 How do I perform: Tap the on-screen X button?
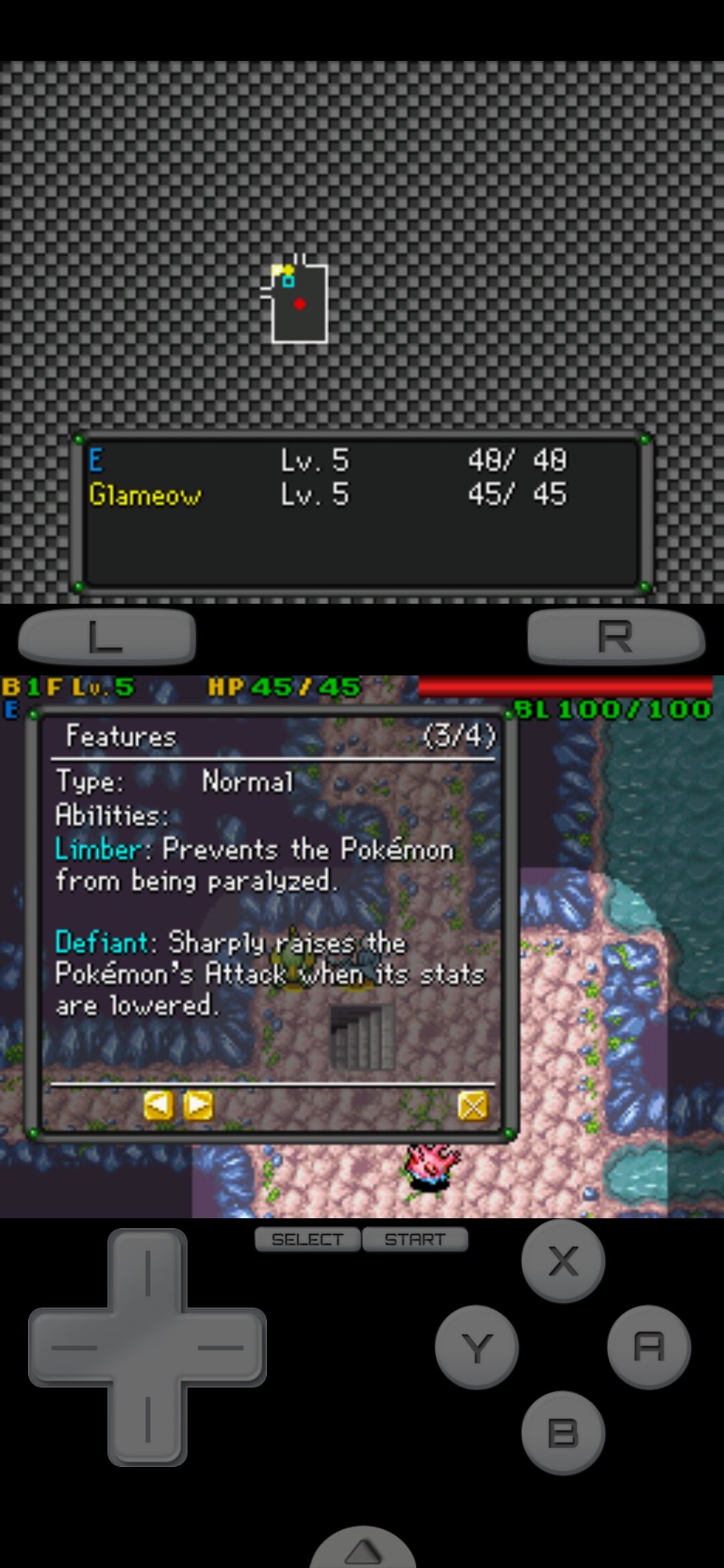click(562, 1261)
